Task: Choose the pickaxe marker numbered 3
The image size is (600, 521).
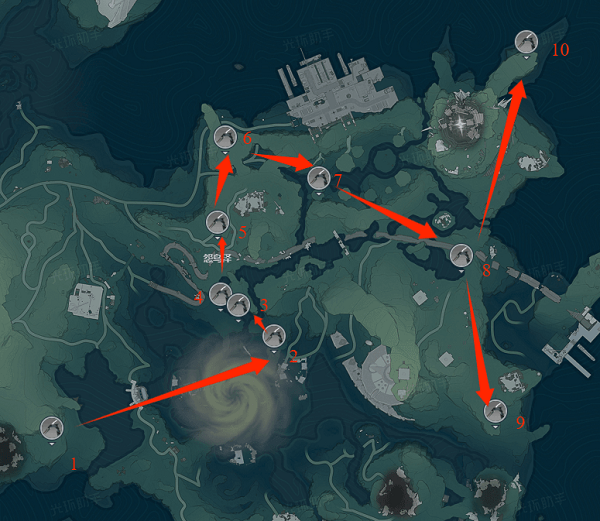Action: [x=238, y=304]
